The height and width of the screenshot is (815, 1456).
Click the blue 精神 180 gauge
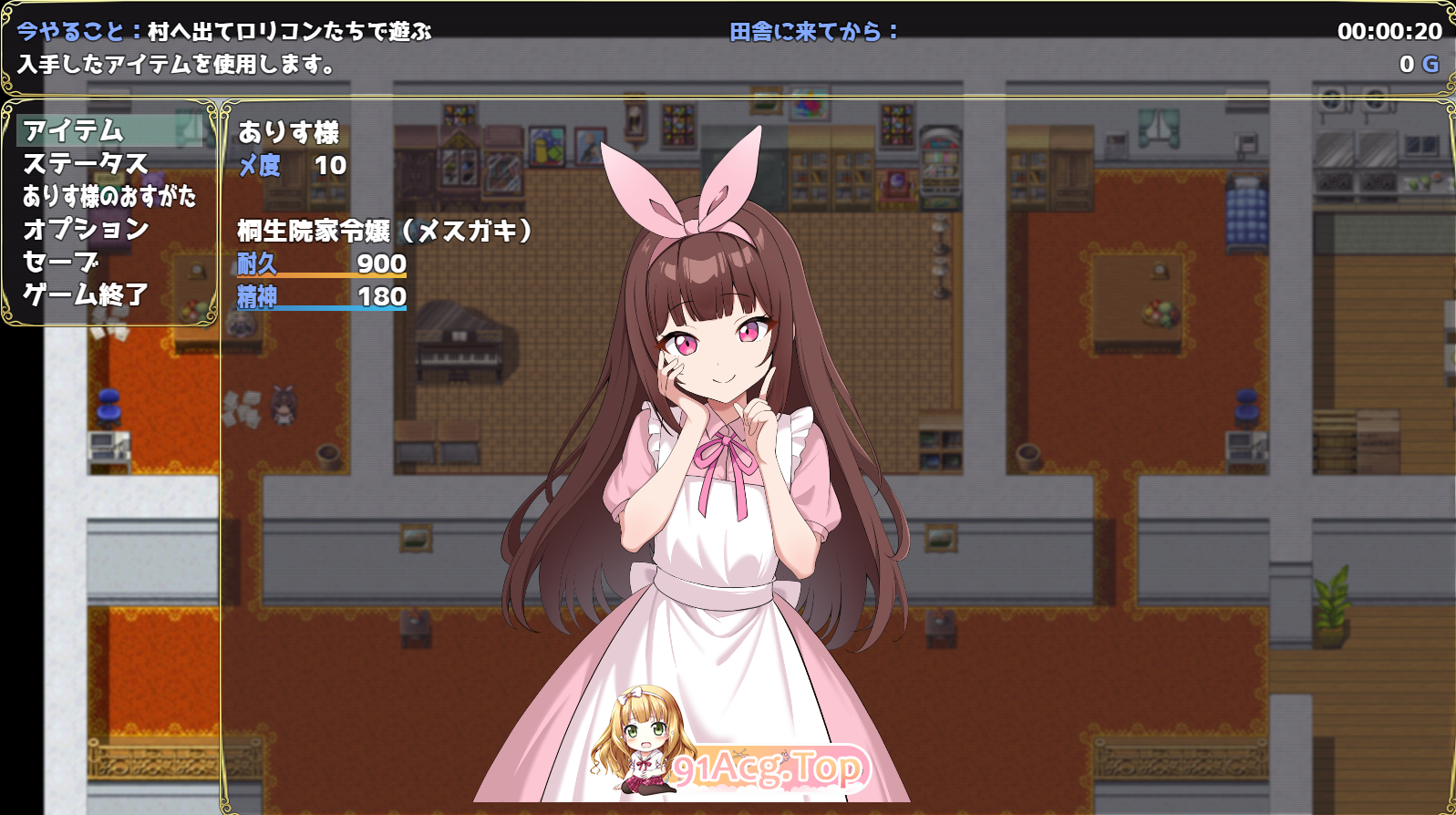321,300
